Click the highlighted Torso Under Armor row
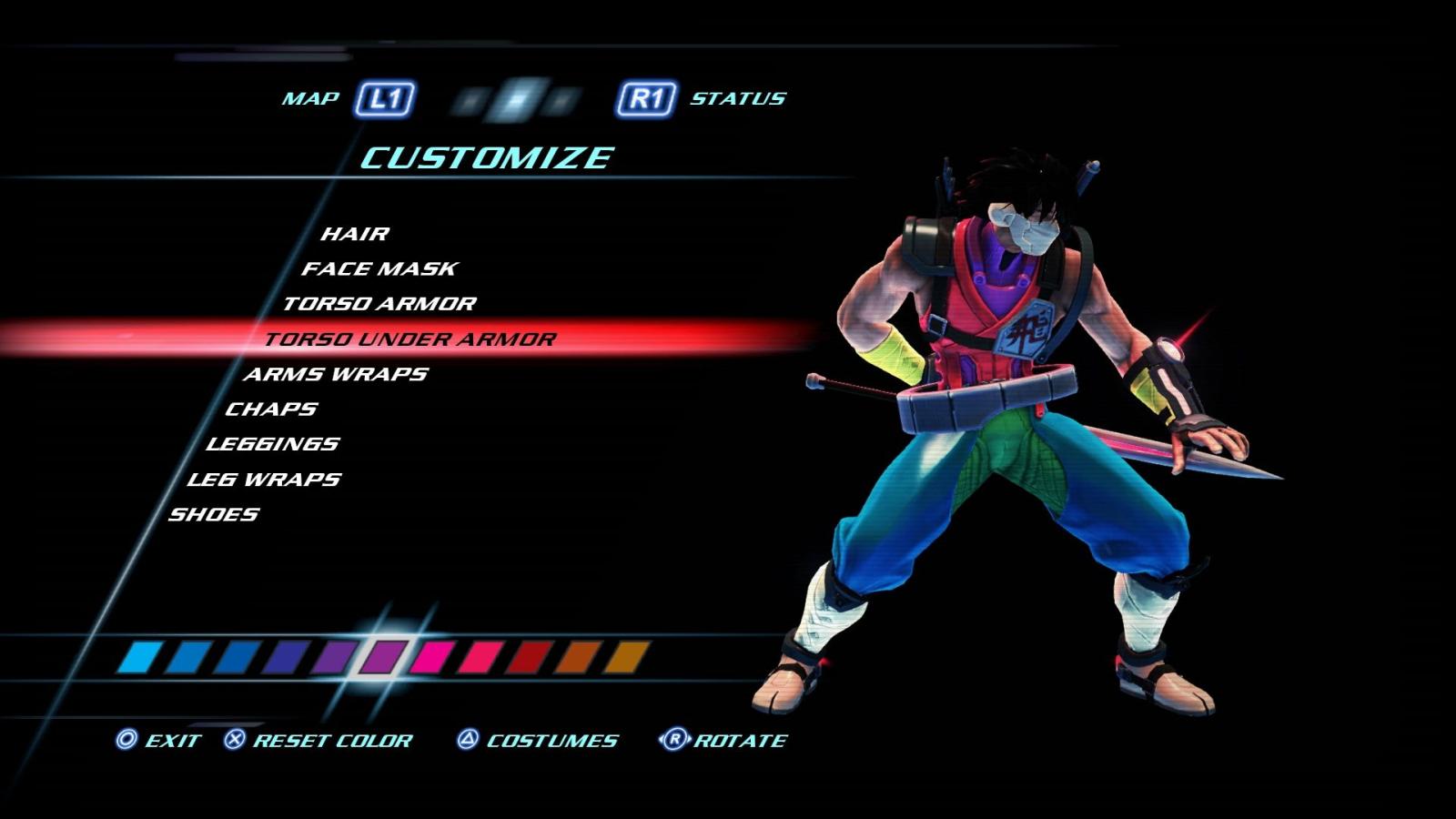The width and height of the screenshot is (1456, 819). pos(409,338)
